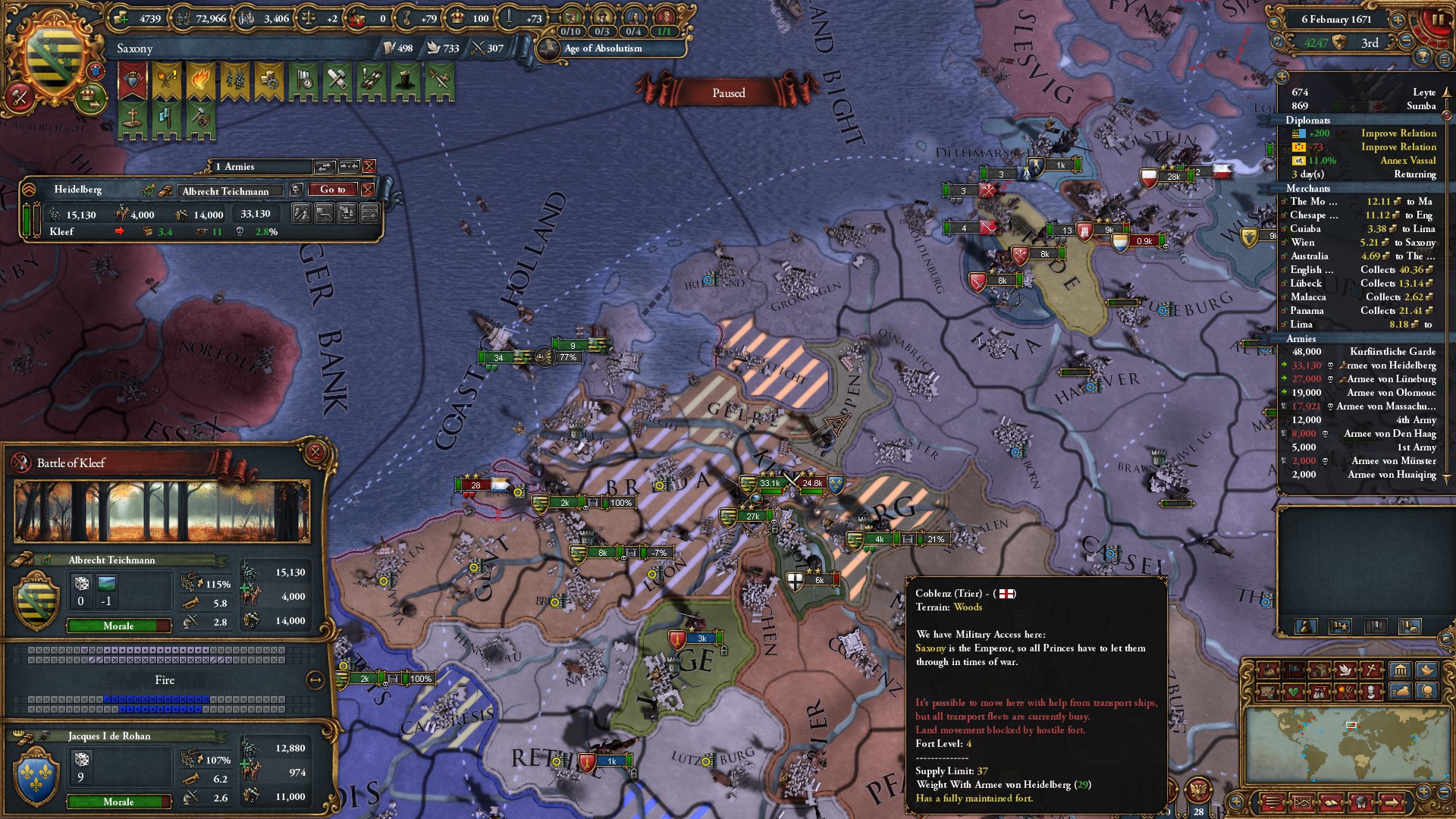Click the prestige crown icon in top bar
The width and height of the screenshot is (1456, 819).
point(456,17)
